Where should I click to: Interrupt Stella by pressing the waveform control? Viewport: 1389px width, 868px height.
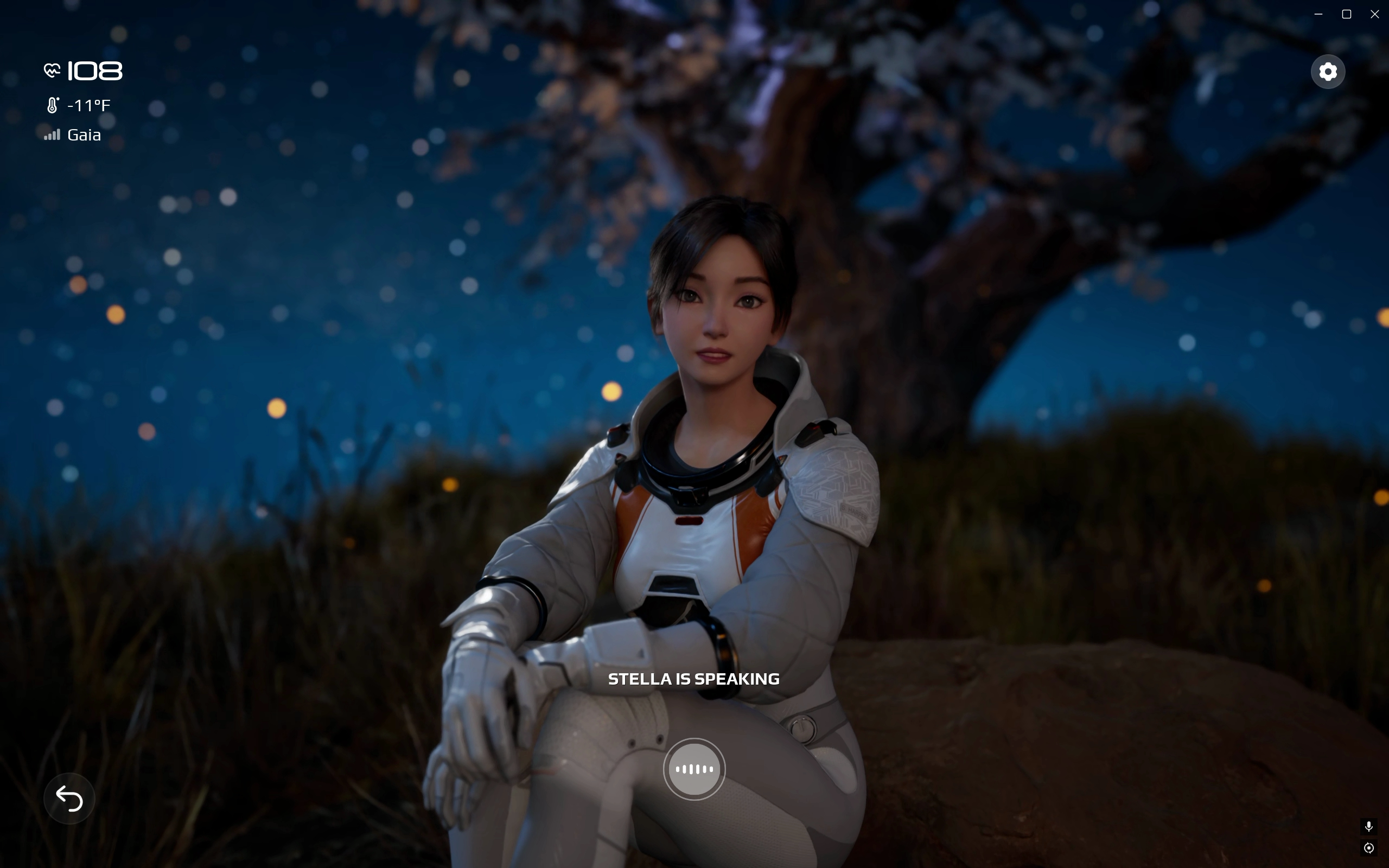point(694,769)
